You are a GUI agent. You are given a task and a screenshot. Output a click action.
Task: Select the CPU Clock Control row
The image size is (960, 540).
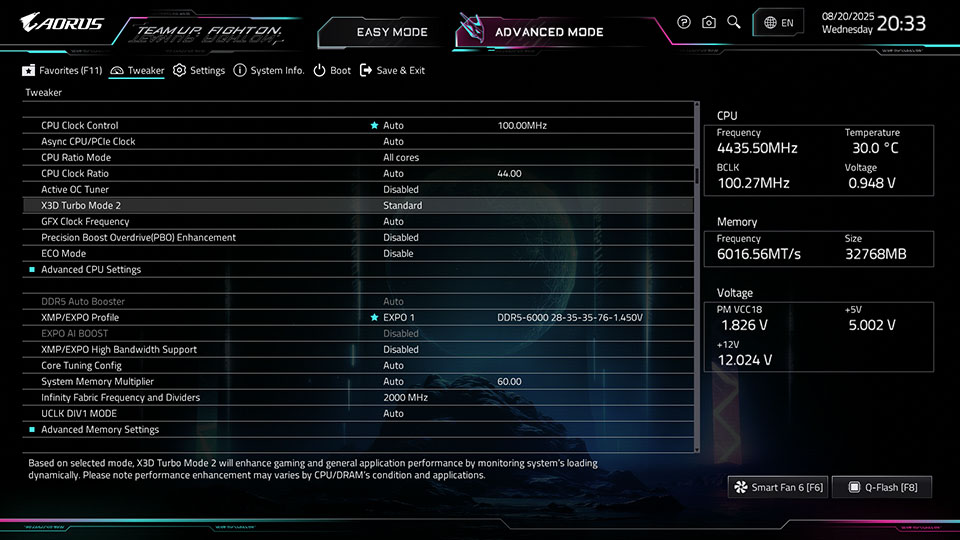[x=80, y=125]
